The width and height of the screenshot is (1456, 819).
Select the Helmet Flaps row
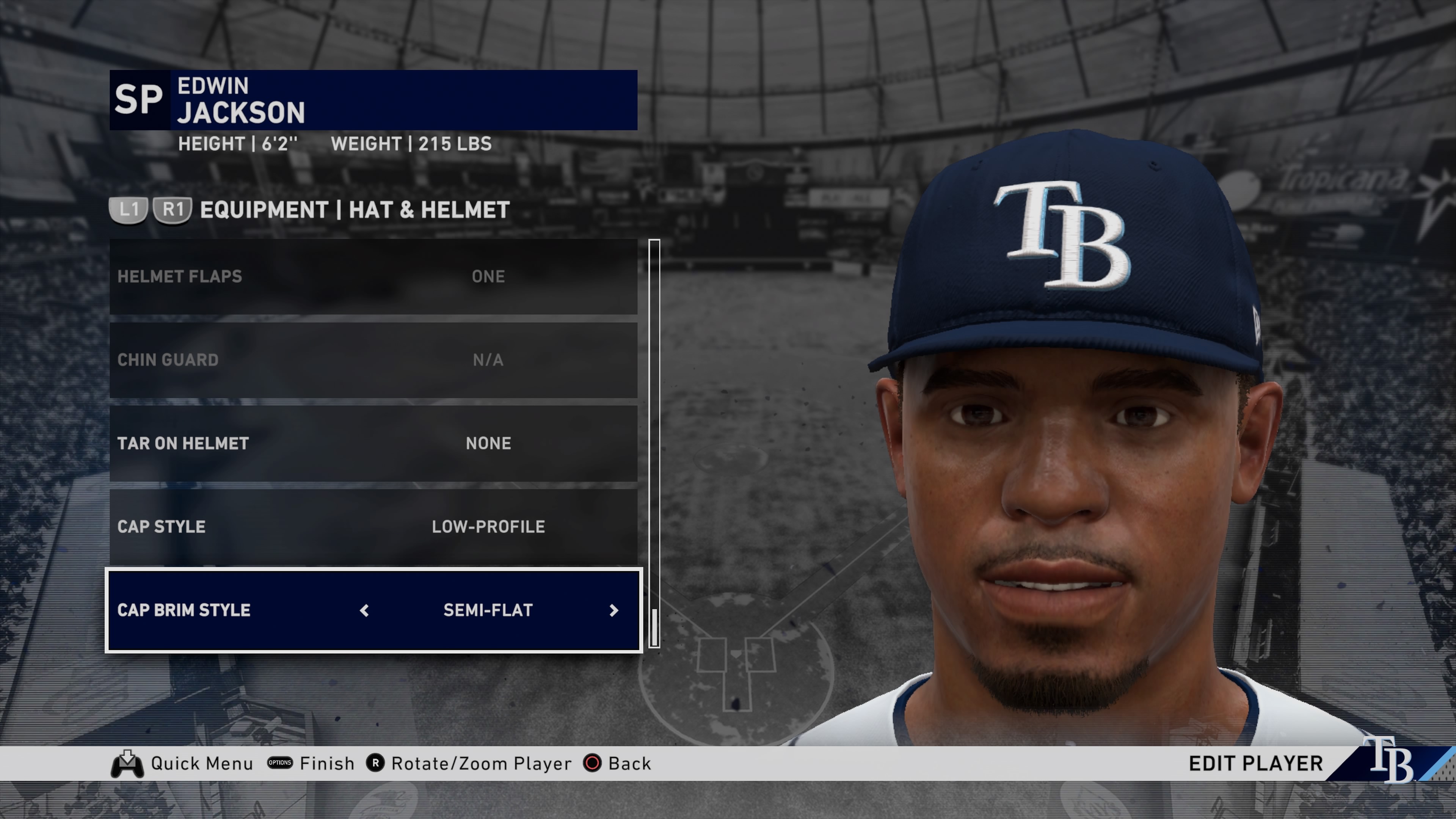[x=373, y=276]
